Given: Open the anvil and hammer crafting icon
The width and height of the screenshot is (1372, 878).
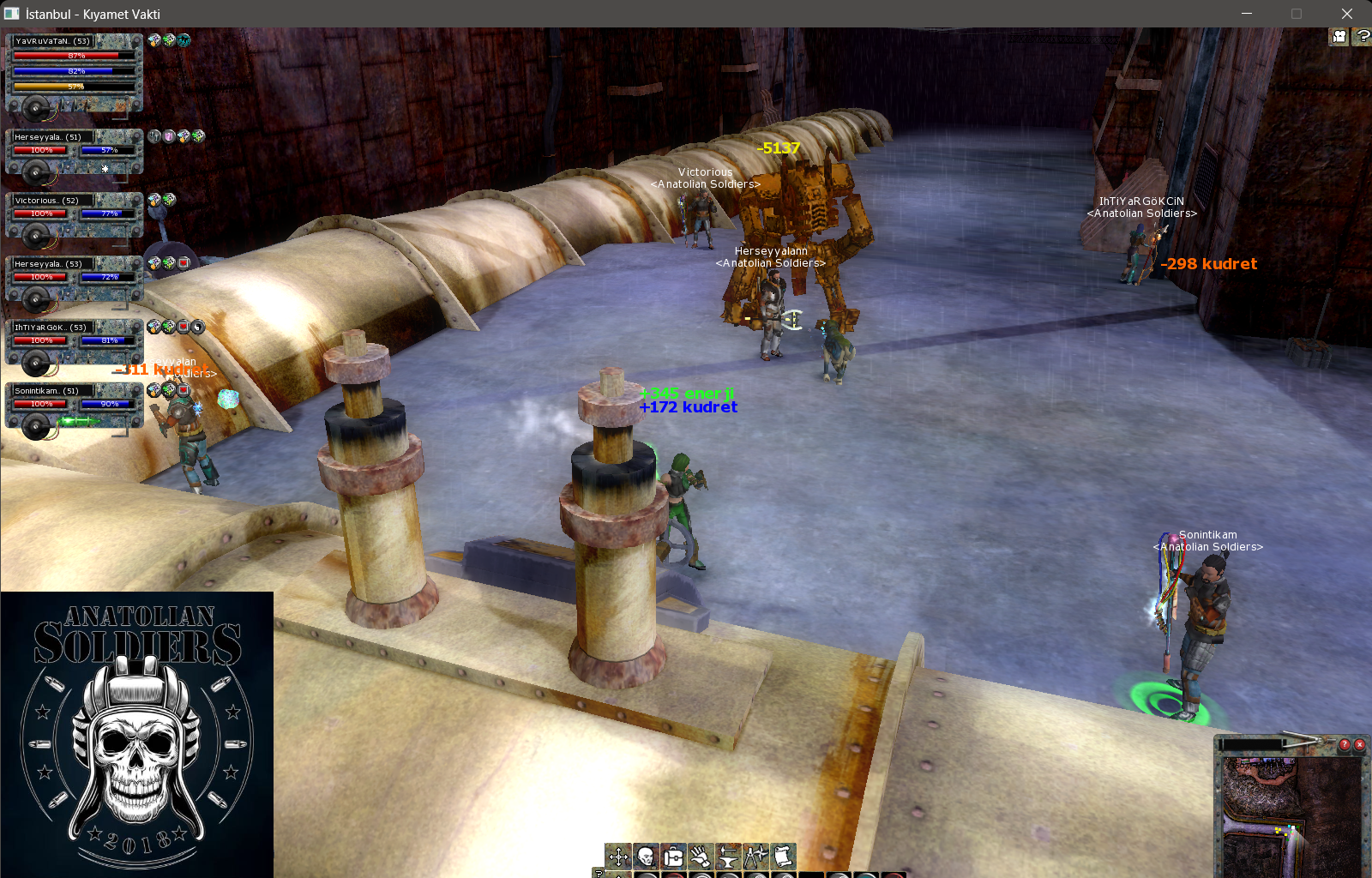Looking at the screenshot, I should pos(728,856).
